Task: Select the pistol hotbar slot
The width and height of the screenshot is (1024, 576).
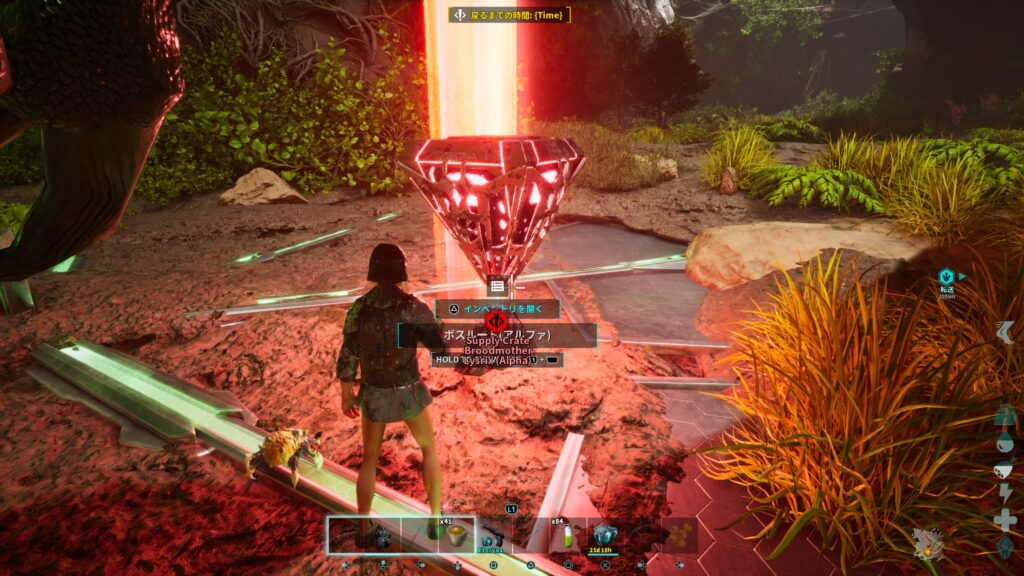Action: pyautogui.click(x=493, y=535)
